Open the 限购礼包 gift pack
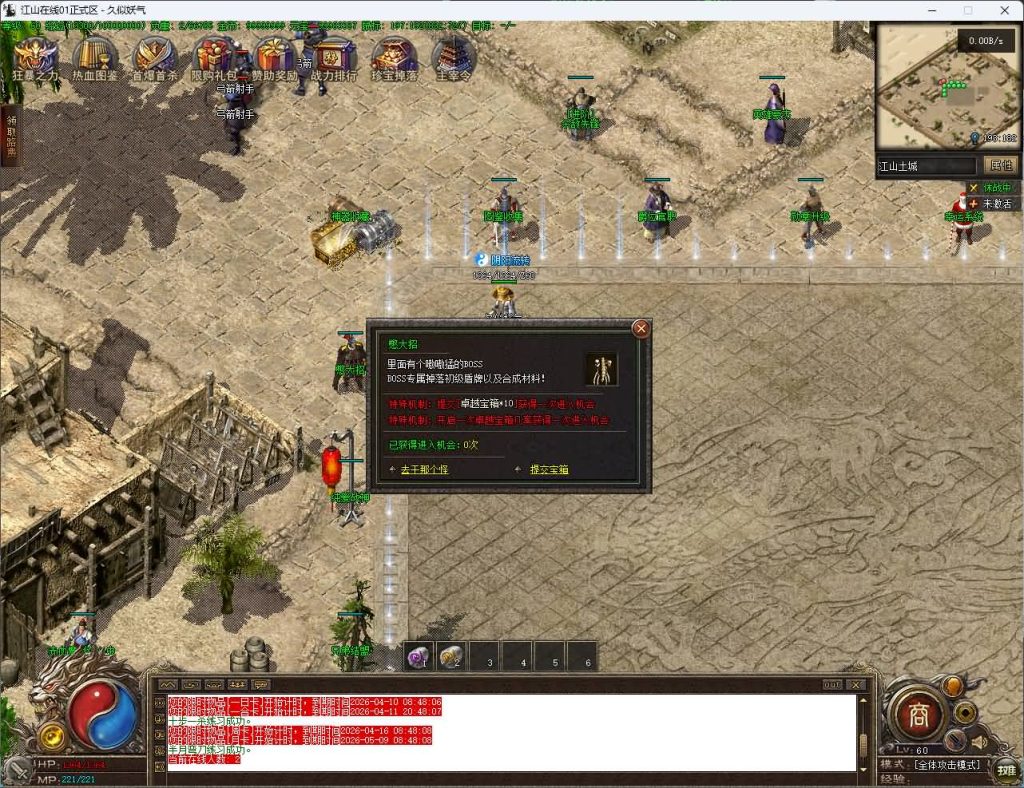Image resolution: width=1024 pixels, height=788 pixels. click(213, 58)
